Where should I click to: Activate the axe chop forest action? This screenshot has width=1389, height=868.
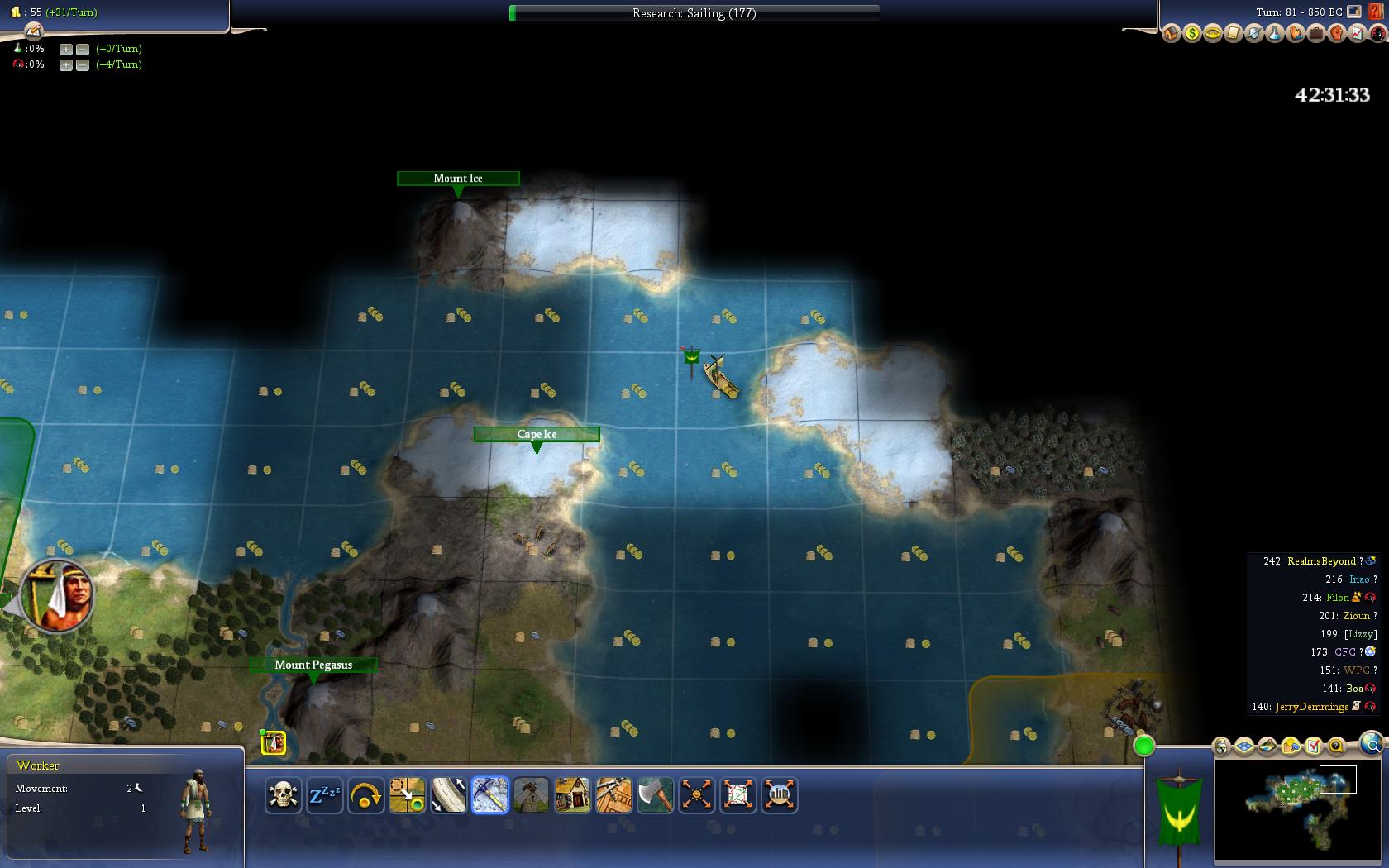[x=655, y=795]
